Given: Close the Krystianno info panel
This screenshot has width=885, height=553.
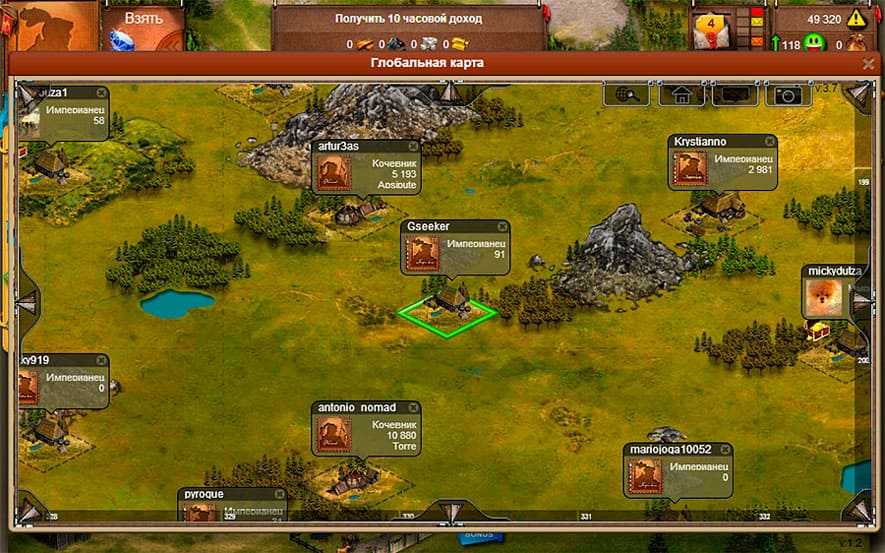Looking at the screenshot, I should pyautogui.click(x=769, y=142).
